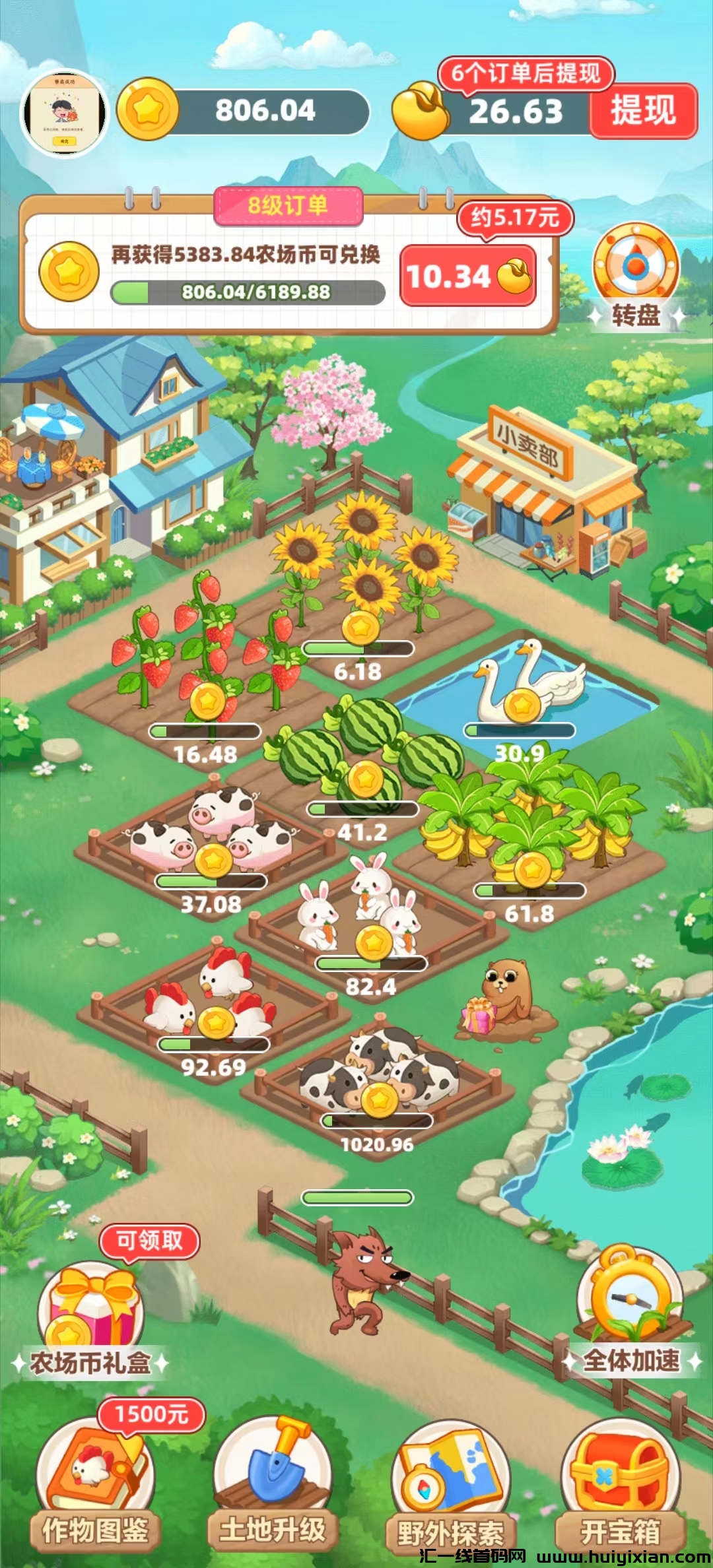Image resolution: width=713 pixels, height=1568 pixels.
Task: Collect the coin on the rabbit pen
Action: click(374, 942)
